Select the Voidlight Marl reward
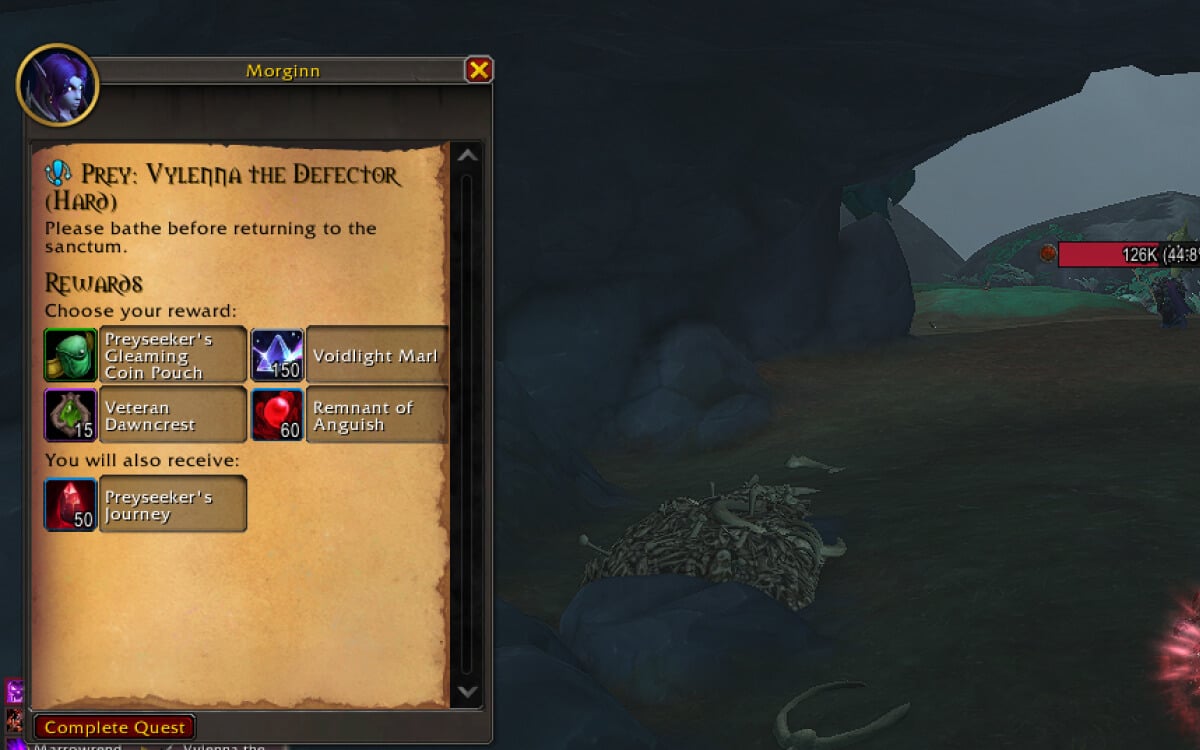 click(x=350, y=355)
